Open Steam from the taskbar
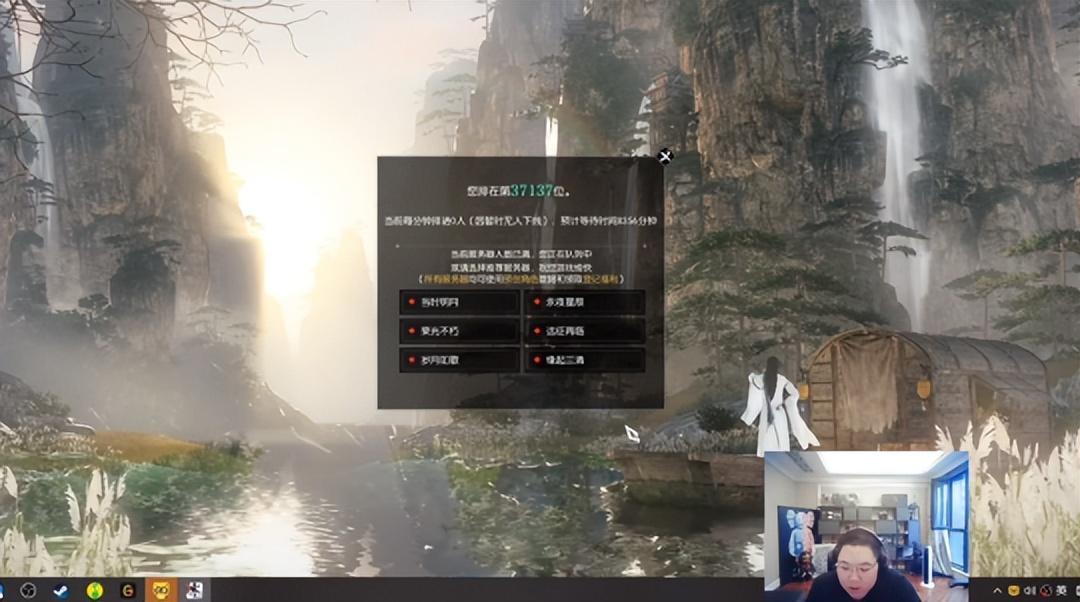This screenshot has width=1080, height=602. coord(61,590)
